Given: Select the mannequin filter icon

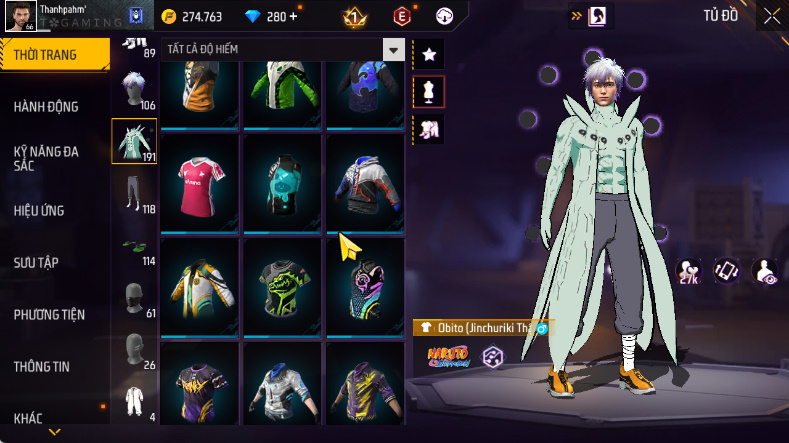Looking at the screenshot, I should click(428, 91).
